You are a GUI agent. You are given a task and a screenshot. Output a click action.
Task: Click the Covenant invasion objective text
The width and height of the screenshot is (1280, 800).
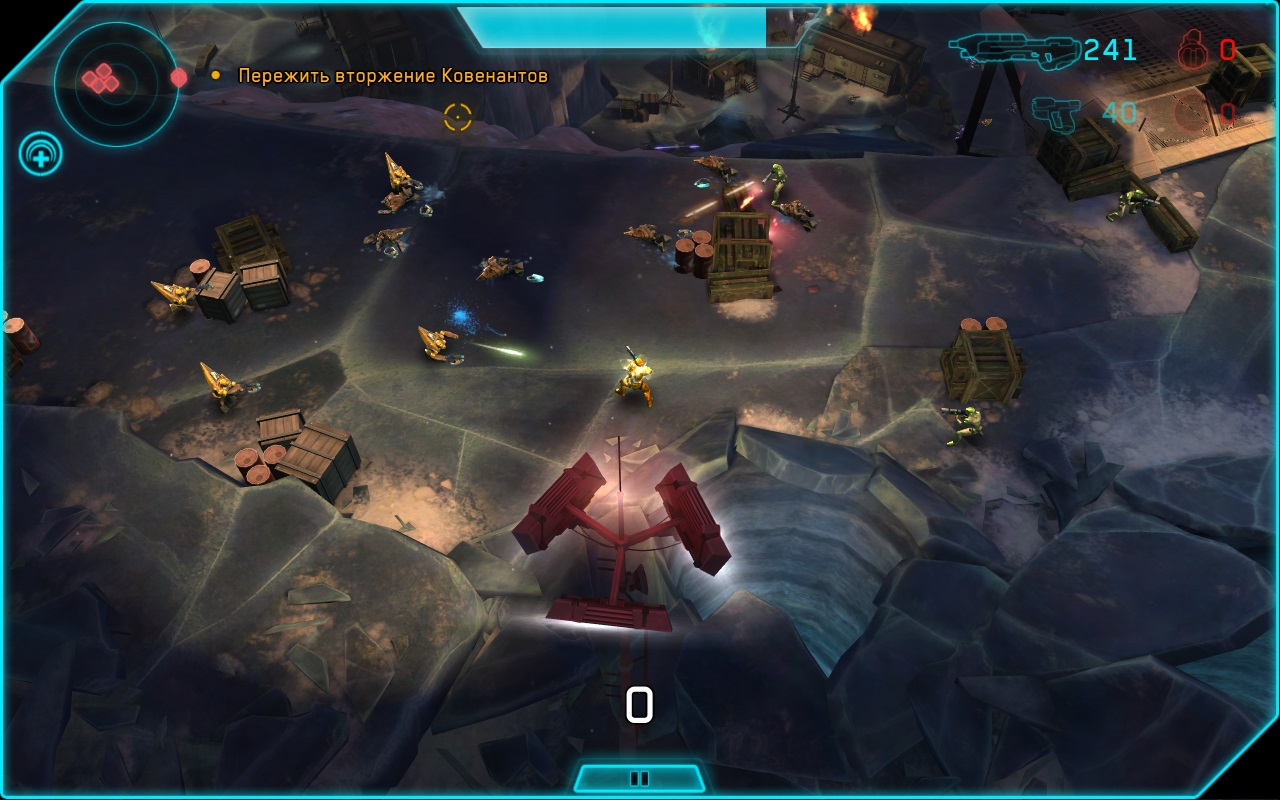click(393, 76)
